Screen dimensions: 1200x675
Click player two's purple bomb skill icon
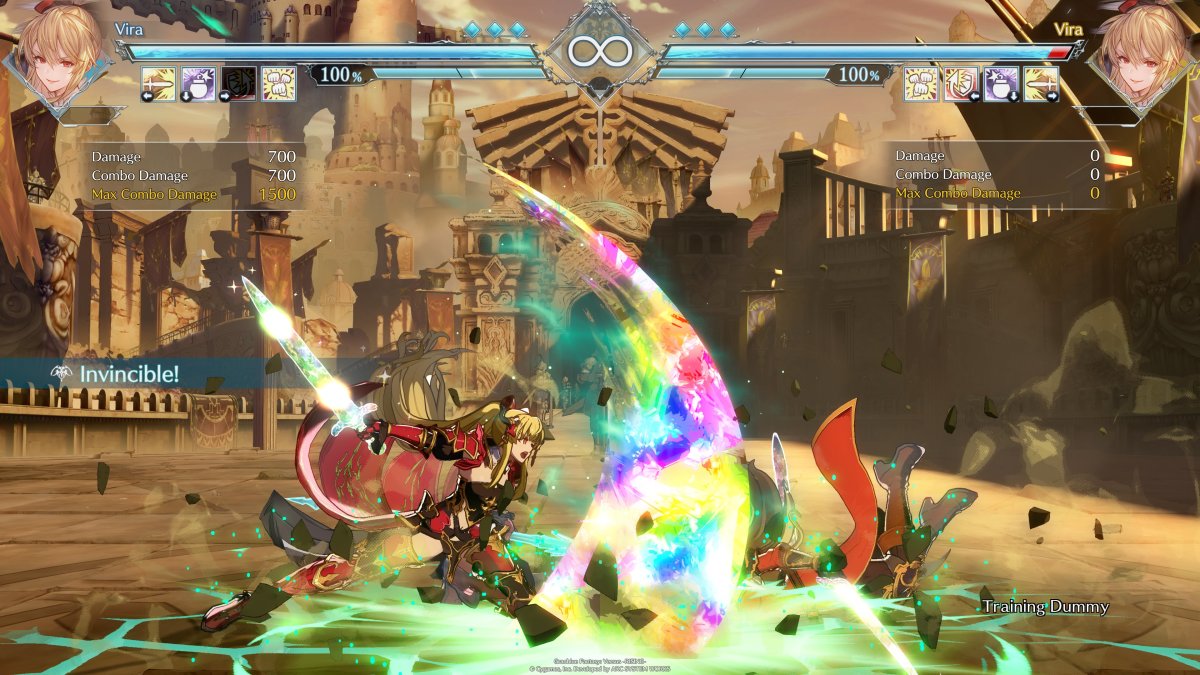coord(1001,84)
